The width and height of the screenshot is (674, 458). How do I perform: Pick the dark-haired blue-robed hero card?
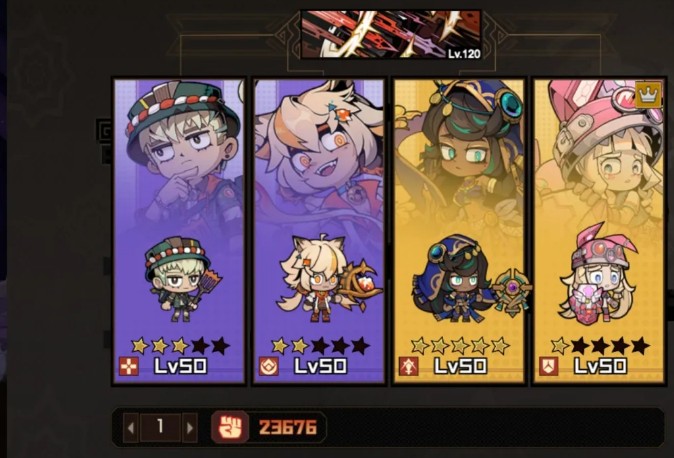click(x=459, y=230)
